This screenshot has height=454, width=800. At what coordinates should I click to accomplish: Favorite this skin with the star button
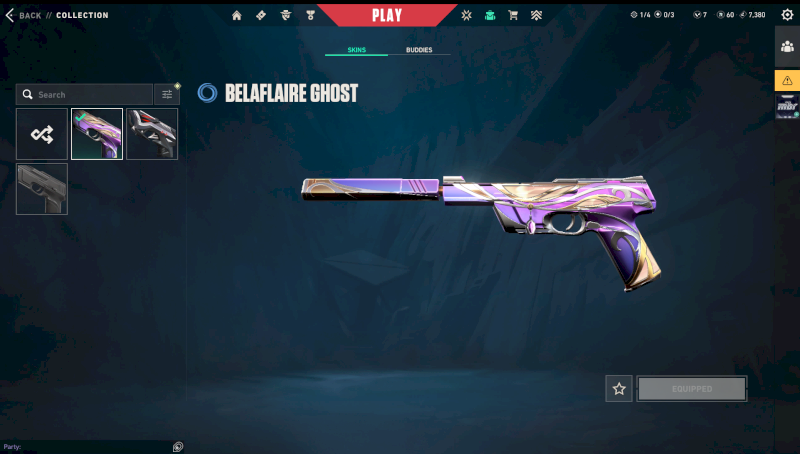(619, 389)
